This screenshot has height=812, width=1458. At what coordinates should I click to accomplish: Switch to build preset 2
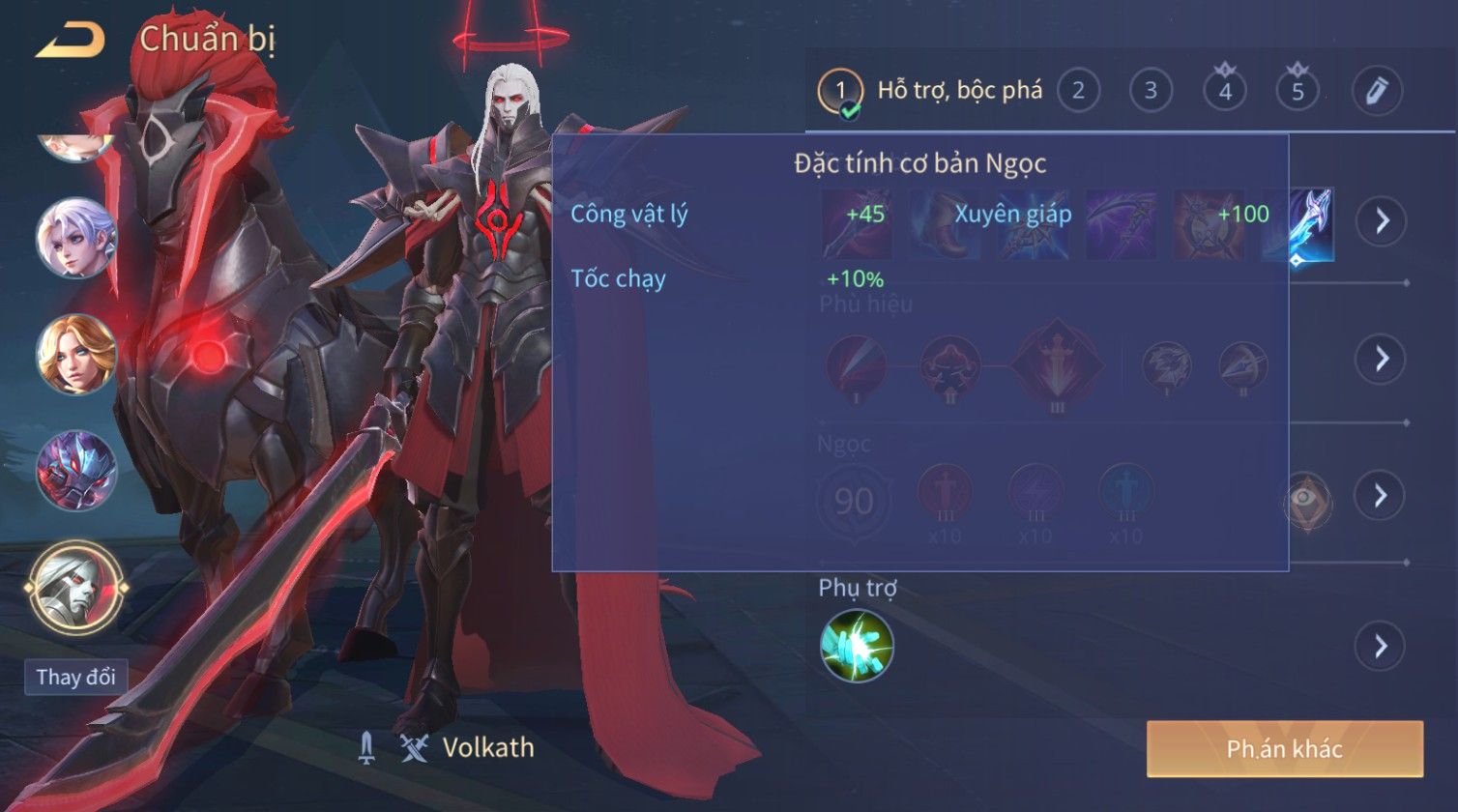[x=1078, y=91]
